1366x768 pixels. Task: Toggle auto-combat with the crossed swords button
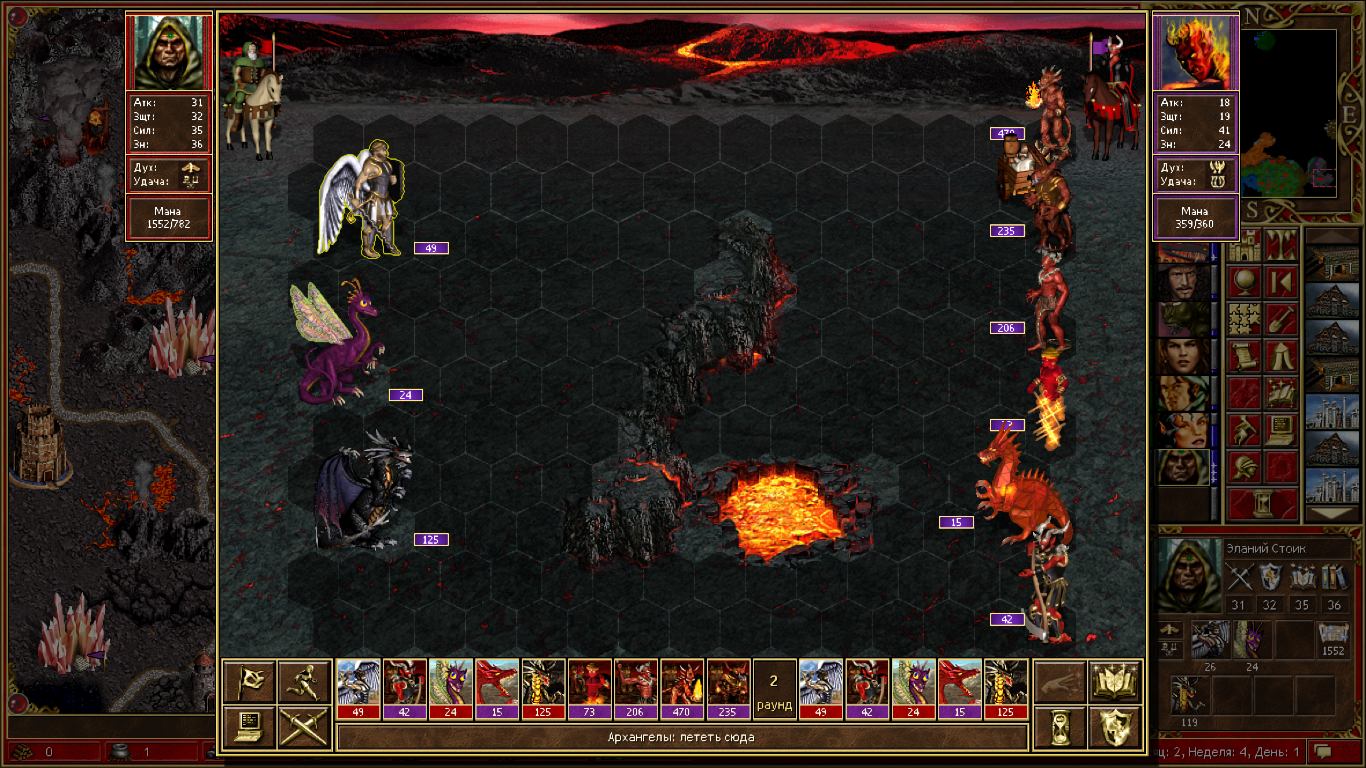click(x=304, y=727)
